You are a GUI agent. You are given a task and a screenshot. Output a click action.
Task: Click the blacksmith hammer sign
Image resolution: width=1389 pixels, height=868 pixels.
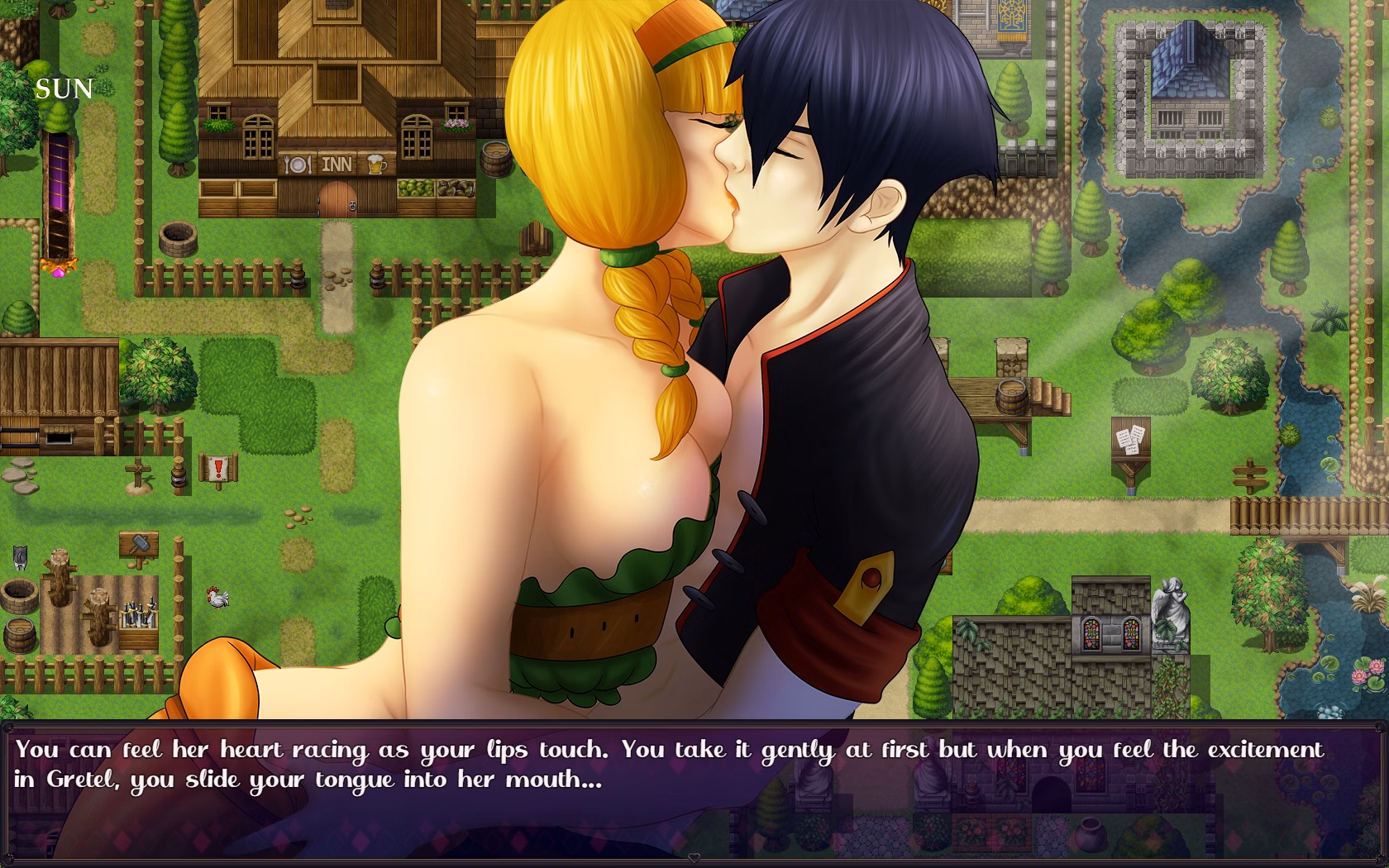point(141,544)
